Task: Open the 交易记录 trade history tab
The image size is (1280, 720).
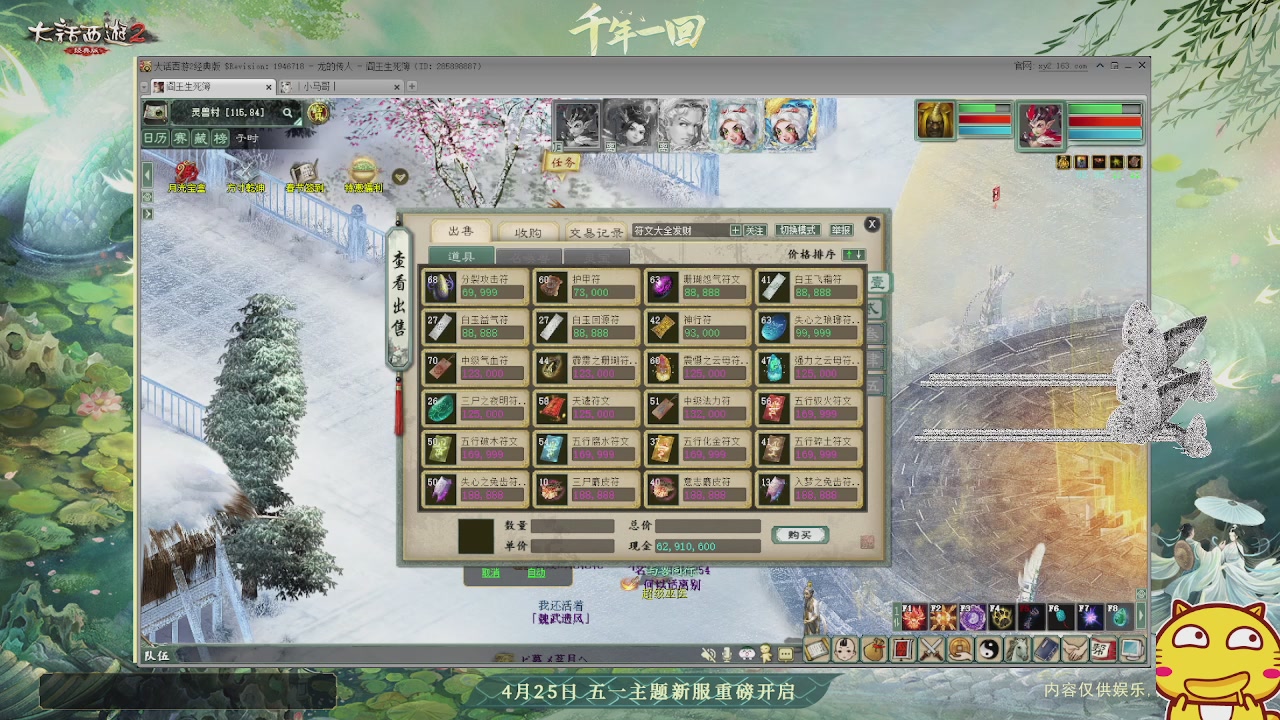Action: (x=597, y=232)
